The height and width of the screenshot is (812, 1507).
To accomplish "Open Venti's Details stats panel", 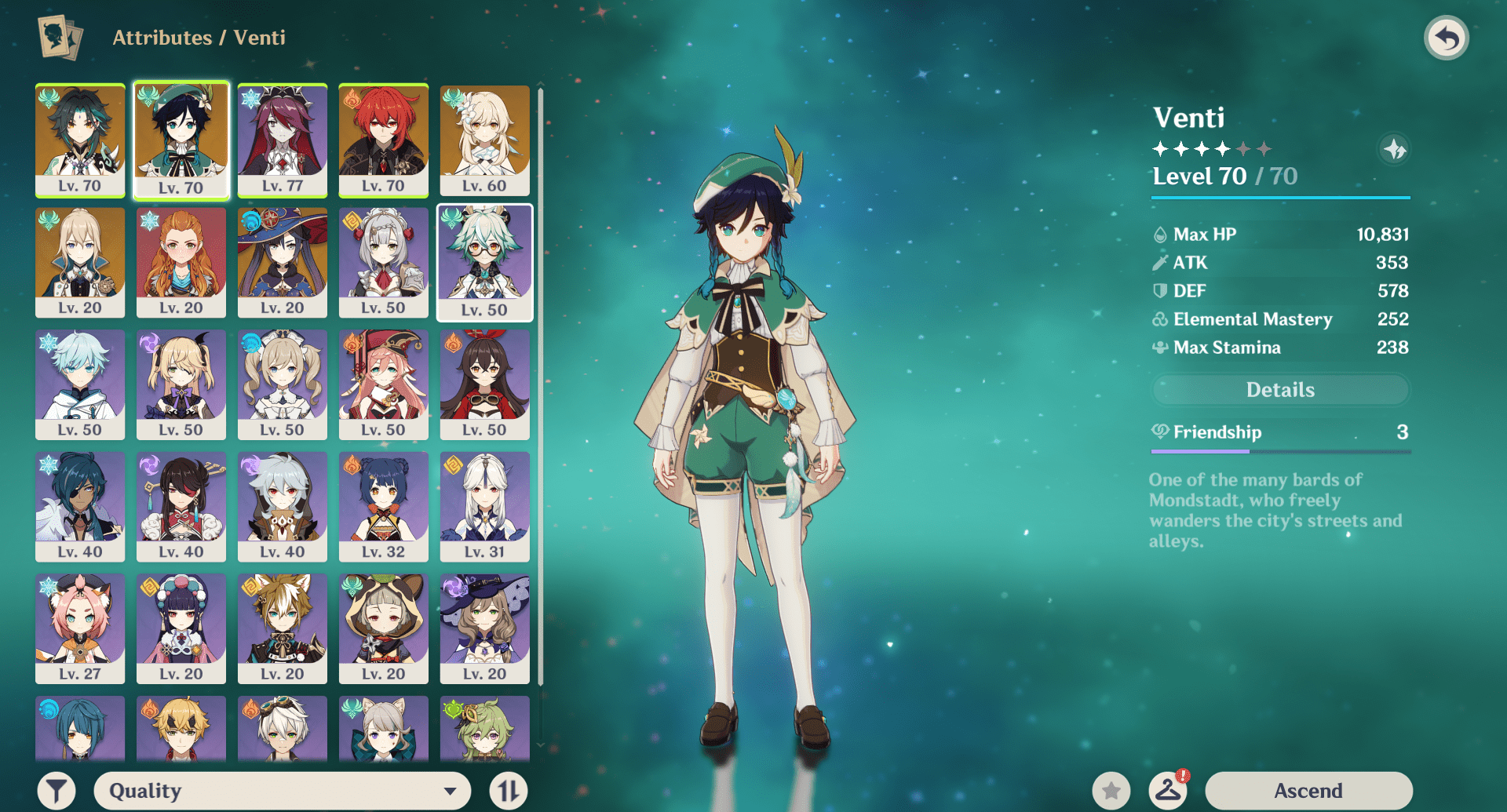I will click(x=1280, y=390).
